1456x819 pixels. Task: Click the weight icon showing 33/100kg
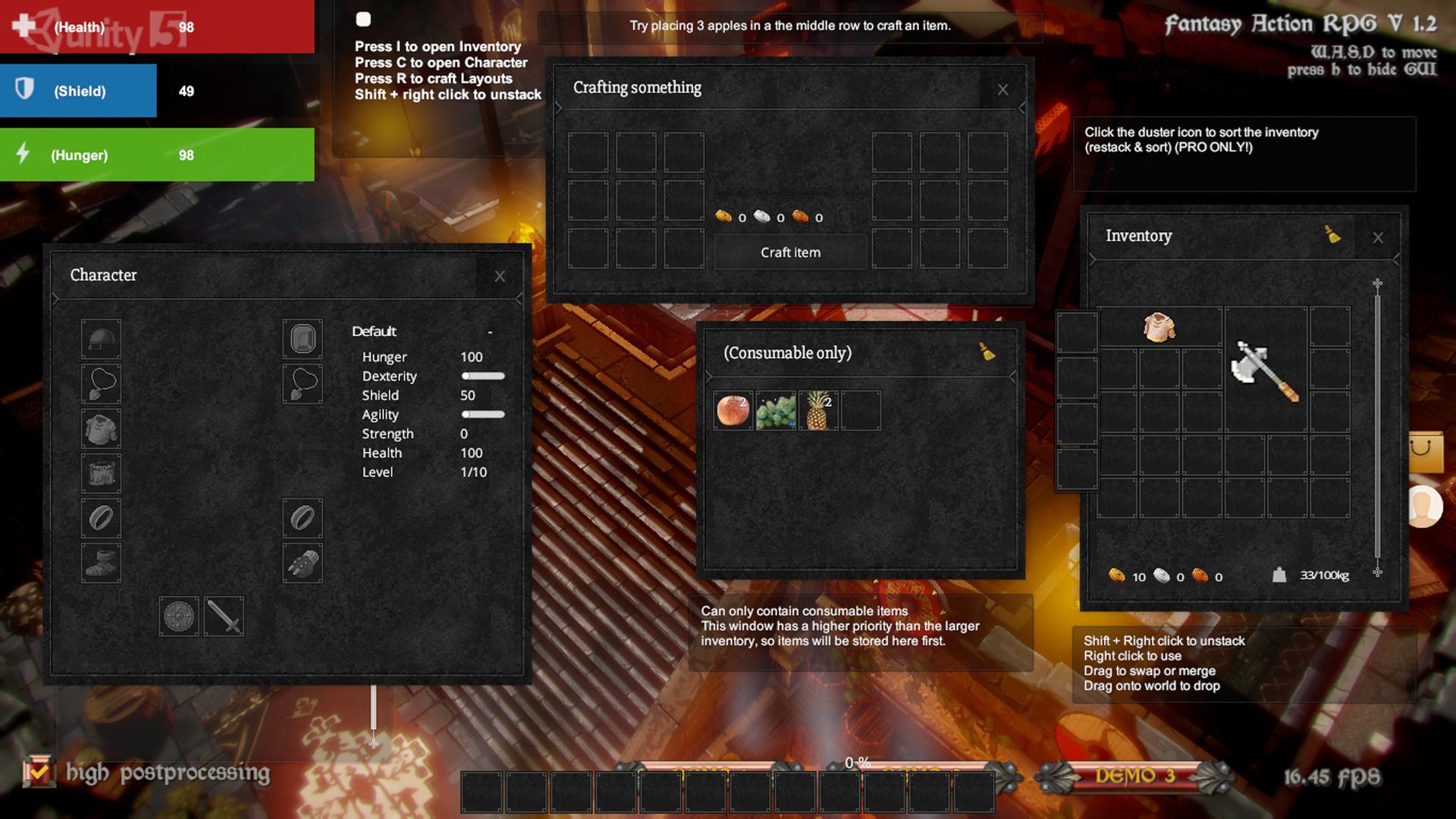(1282, 576)
